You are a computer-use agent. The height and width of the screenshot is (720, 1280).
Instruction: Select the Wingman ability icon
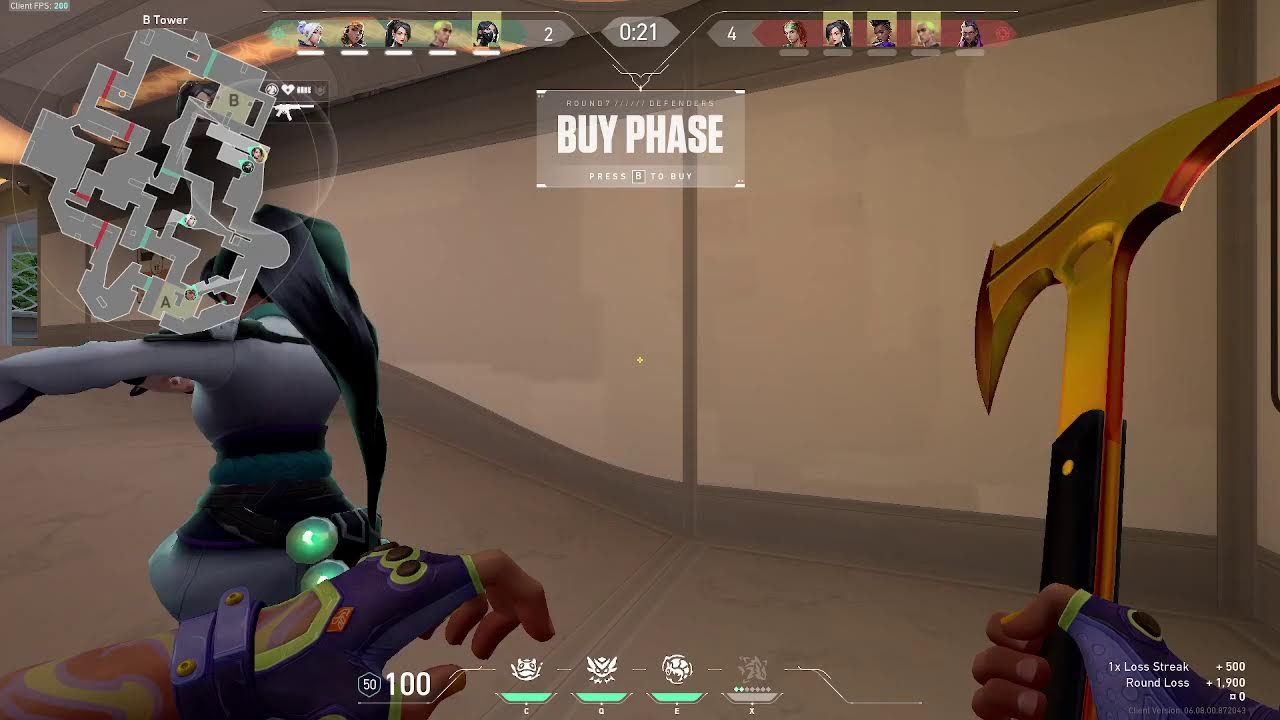601,670
